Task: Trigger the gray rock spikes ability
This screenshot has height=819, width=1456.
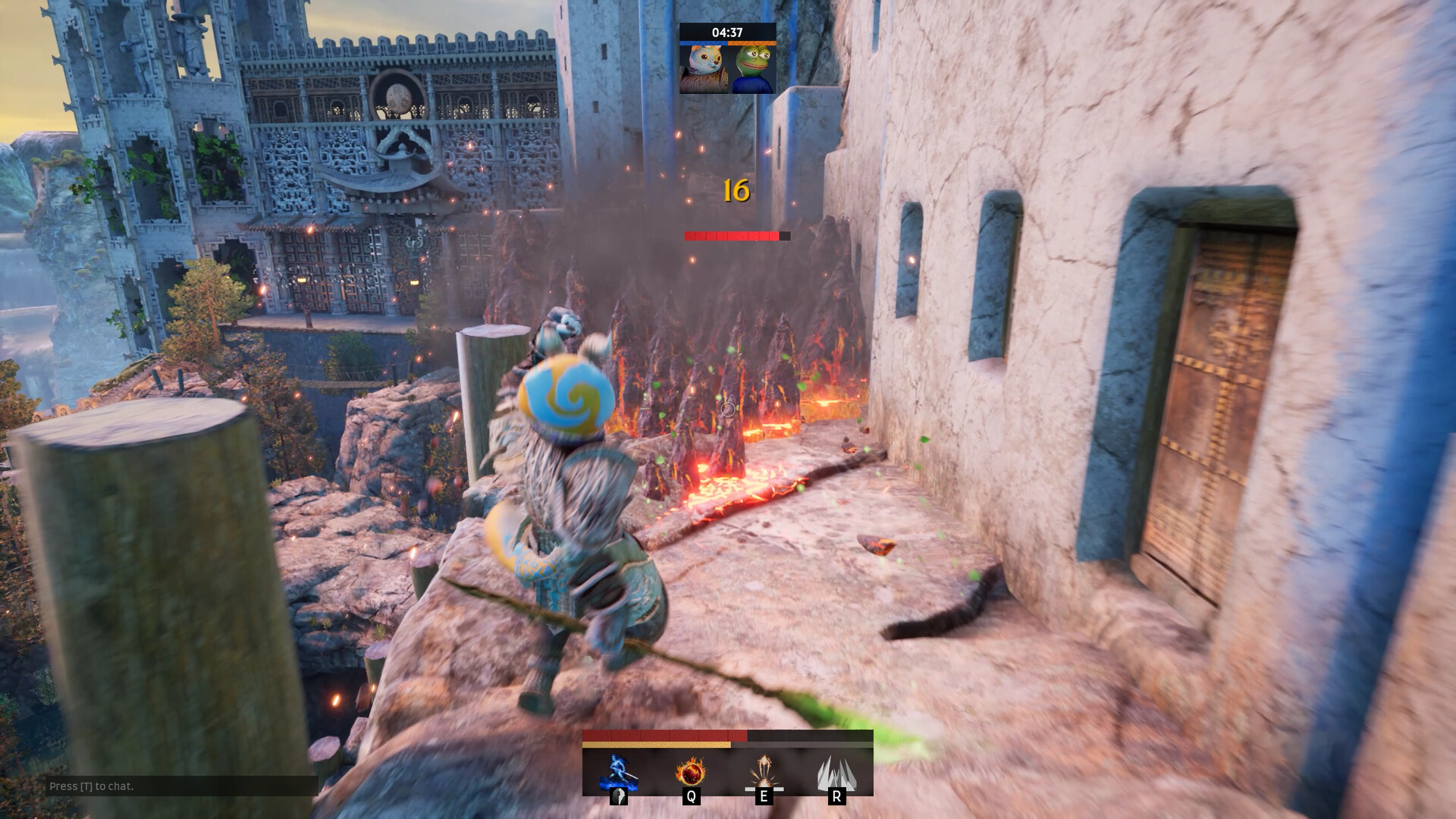Action: pos(836,773)
